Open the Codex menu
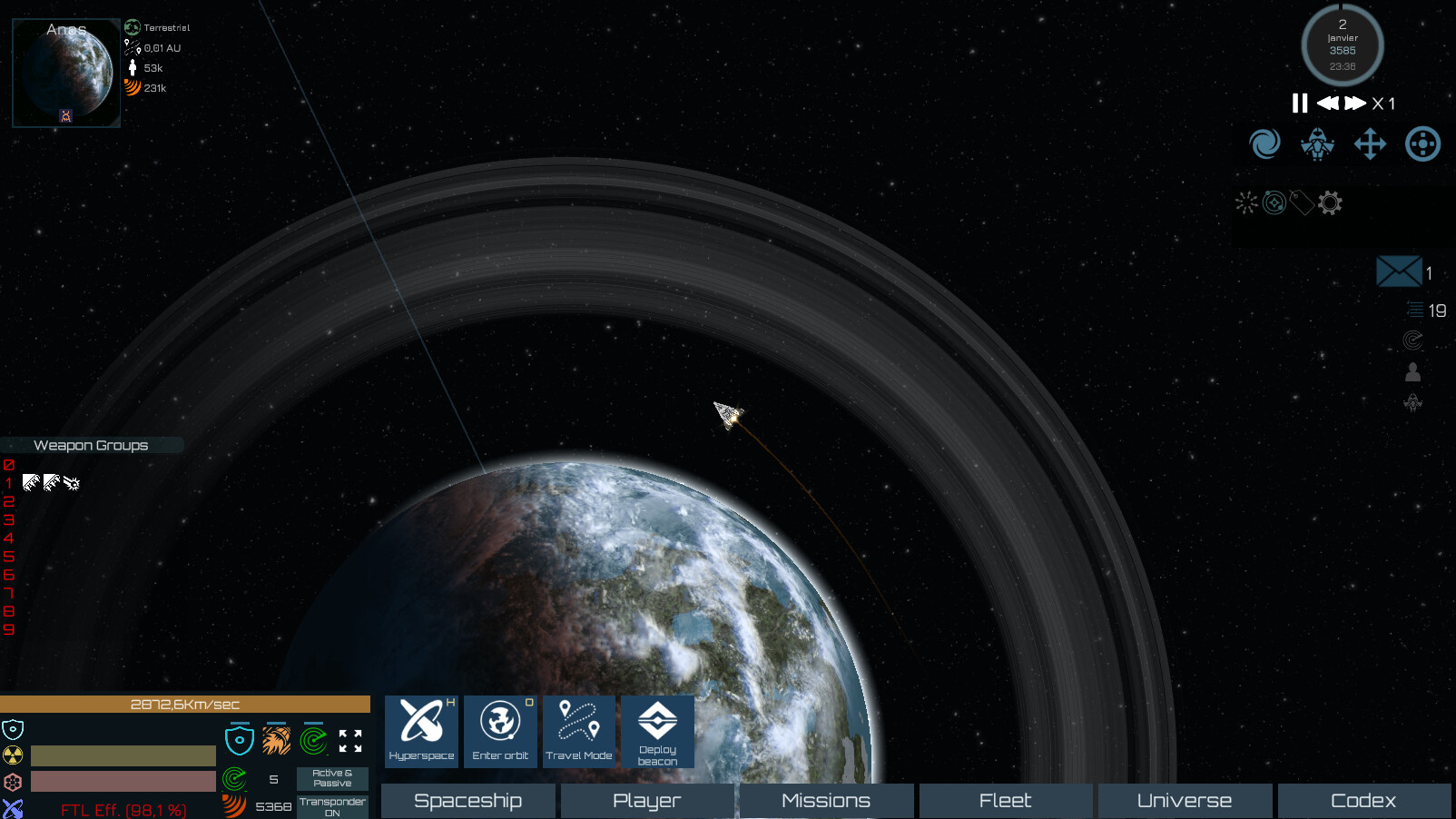Screen dimensions: 1456x819 1363,801
